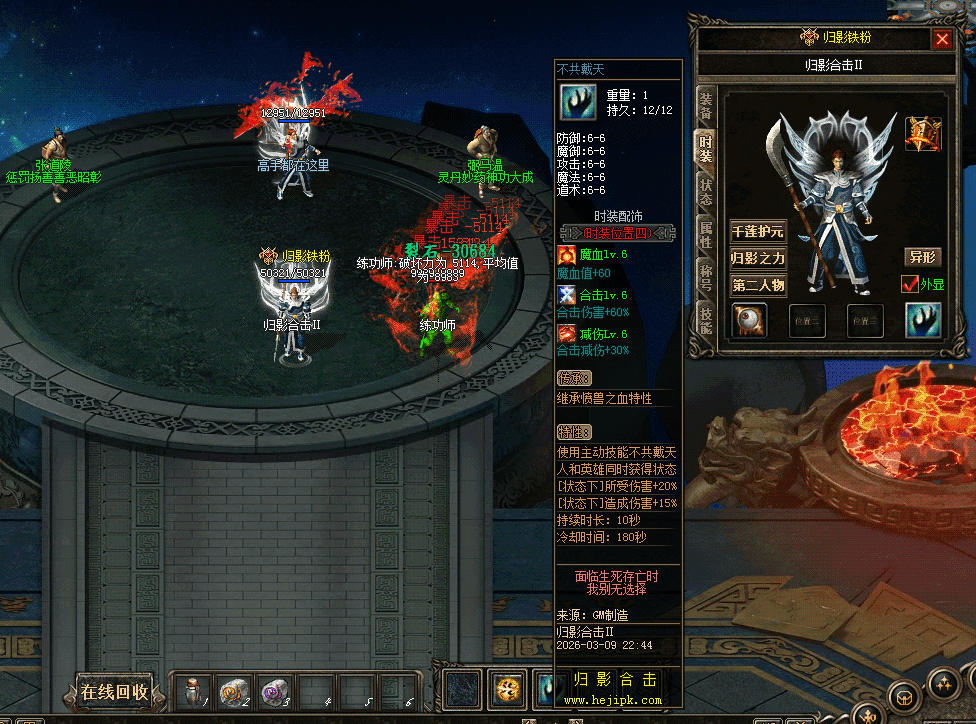Click the winged shield emblem icon
Screen dimensions: 976x724
pos(923,134)
